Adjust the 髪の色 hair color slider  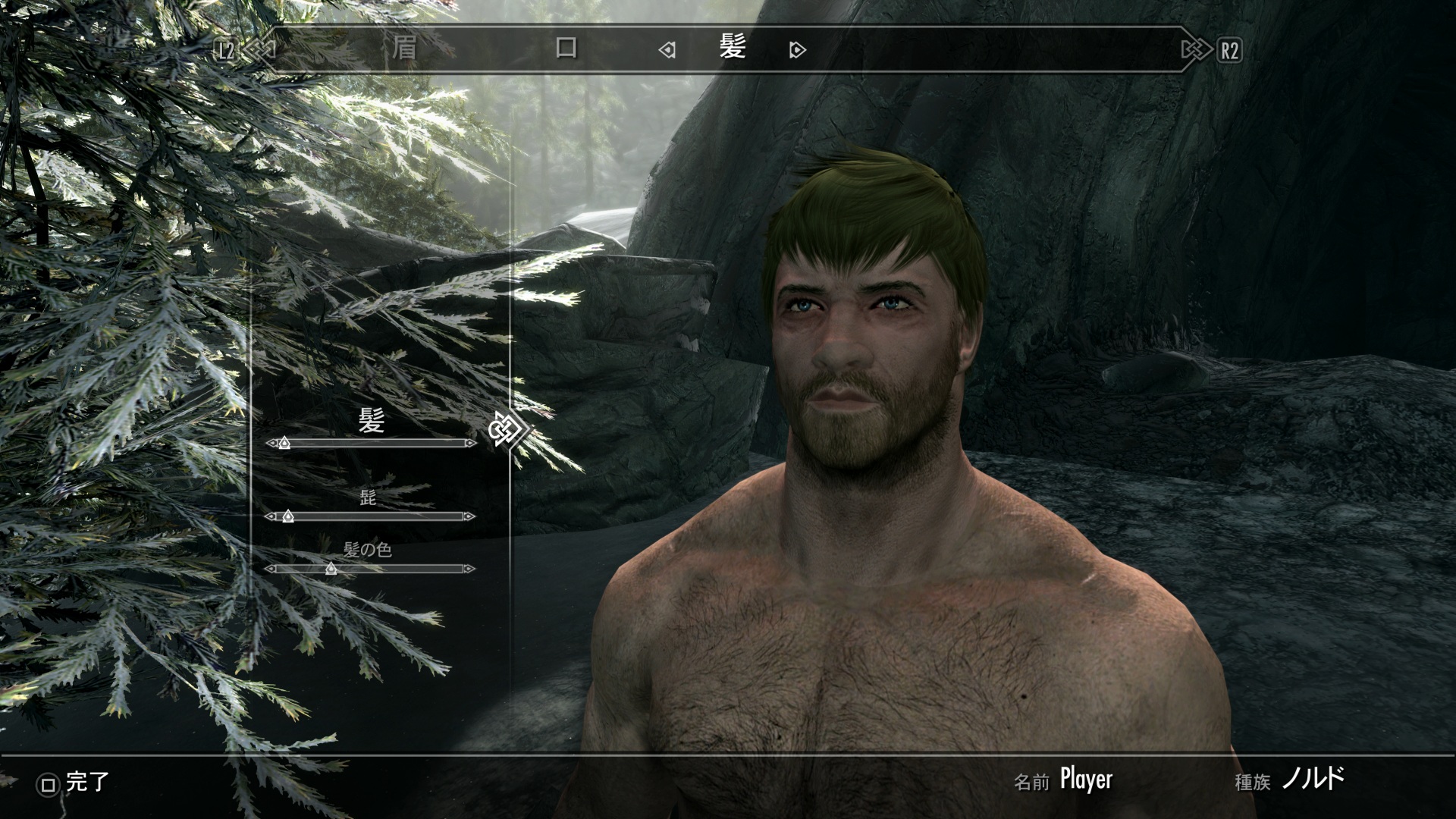click(331, 569)
